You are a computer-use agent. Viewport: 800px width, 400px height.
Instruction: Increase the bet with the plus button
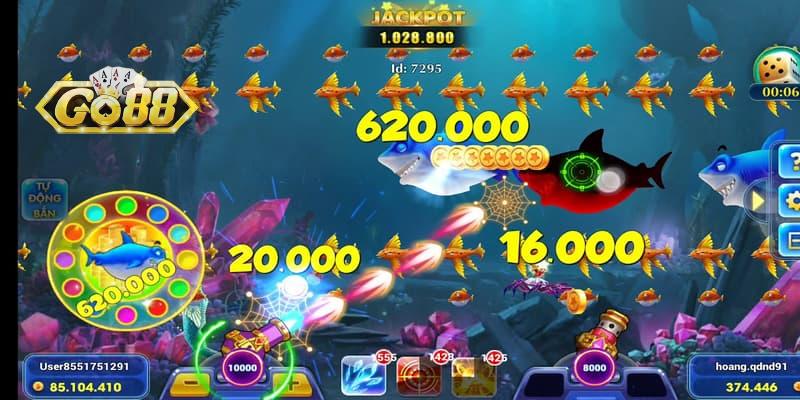[x=289, y=384]
